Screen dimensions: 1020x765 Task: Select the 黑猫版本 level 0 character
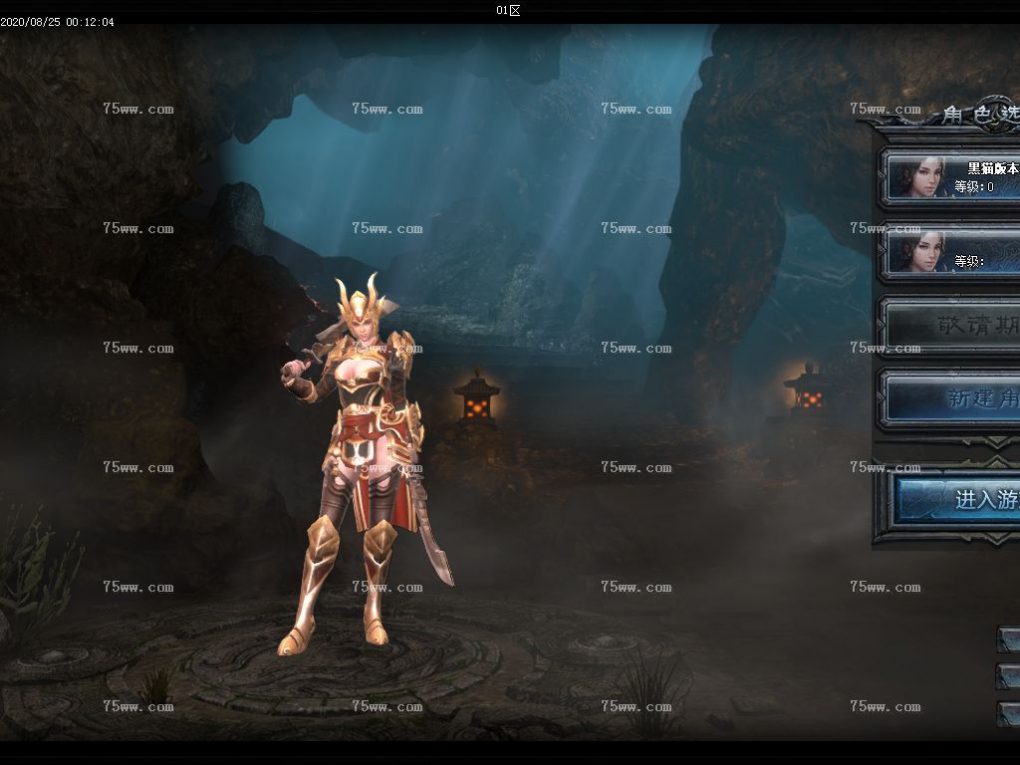click(x=950, y=177)
